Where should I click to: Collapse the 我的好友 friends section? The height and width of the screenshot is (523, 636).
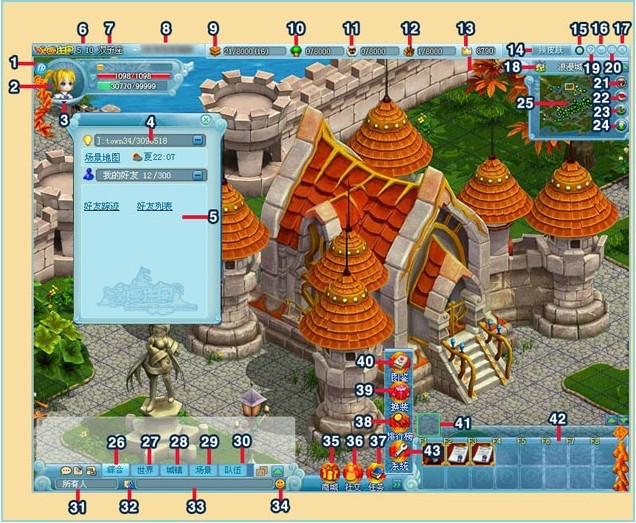click(198, 174)
